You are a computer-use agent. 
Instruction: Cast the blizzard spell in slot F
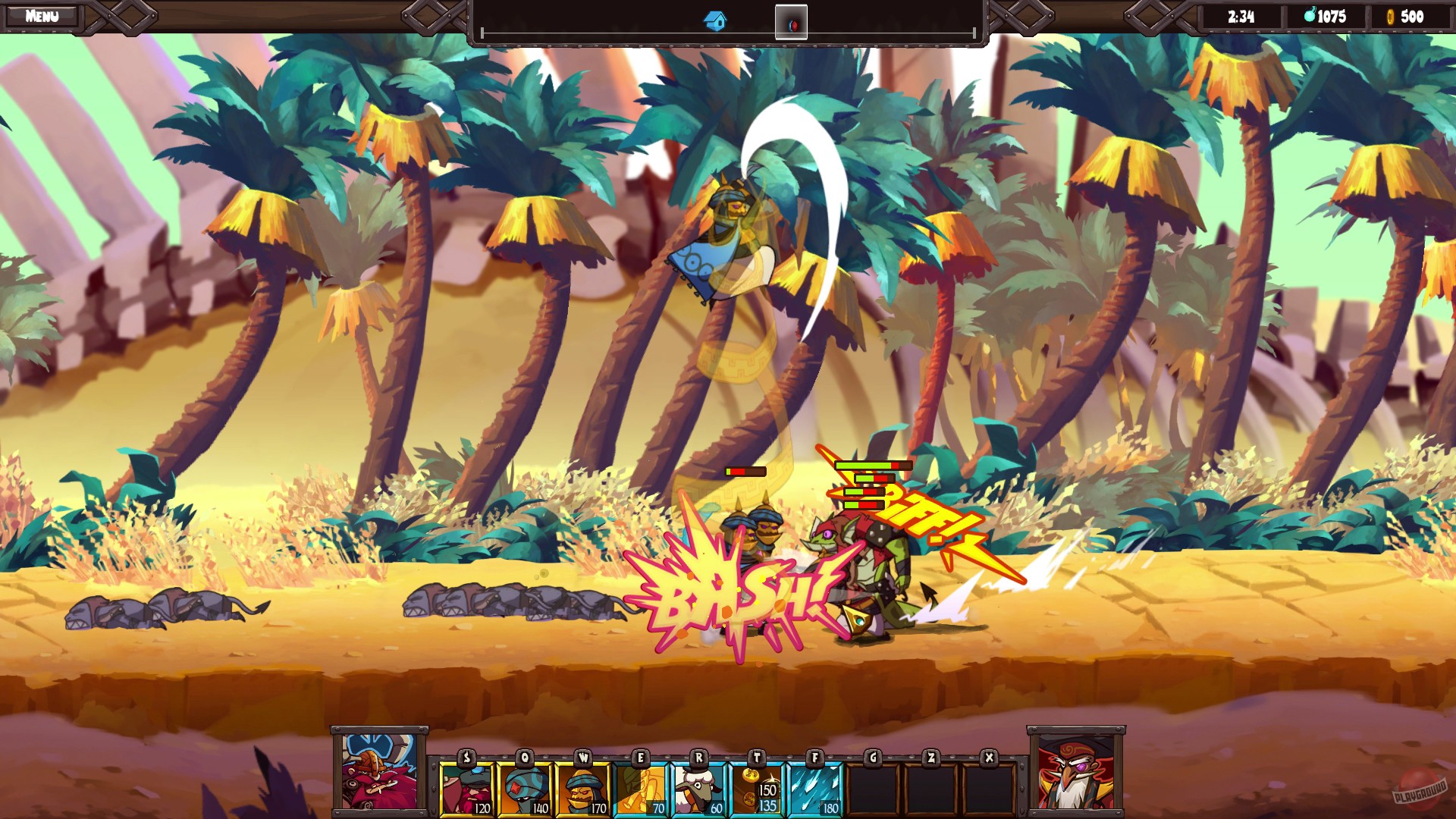click(814, 787)
